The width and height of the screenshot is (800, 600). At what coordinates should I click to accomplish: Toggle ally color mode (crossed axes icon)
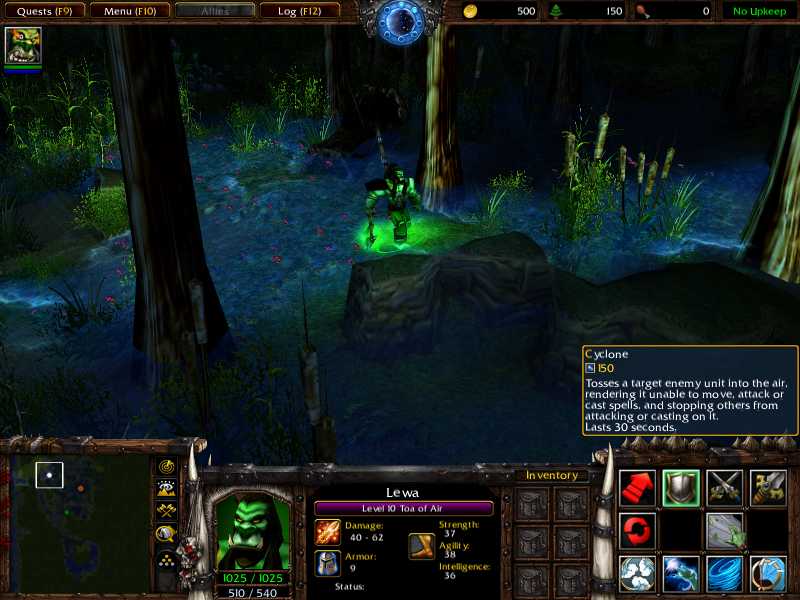(167, 511)
